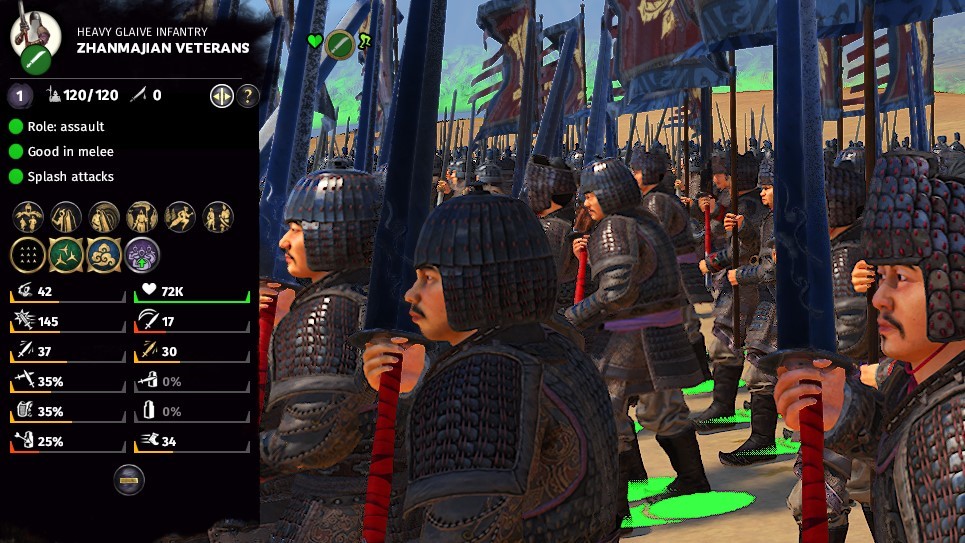Inspect the purple group buff ability icon

pyautogui.click(x=141, y=255)
